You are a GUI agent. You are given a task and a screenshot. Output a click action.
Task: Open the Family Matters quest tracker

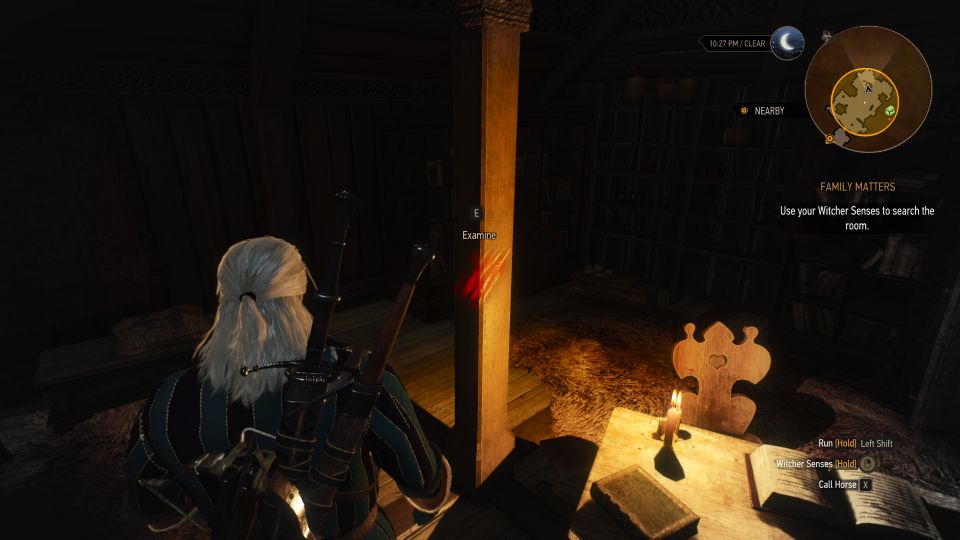pos(857,187)
